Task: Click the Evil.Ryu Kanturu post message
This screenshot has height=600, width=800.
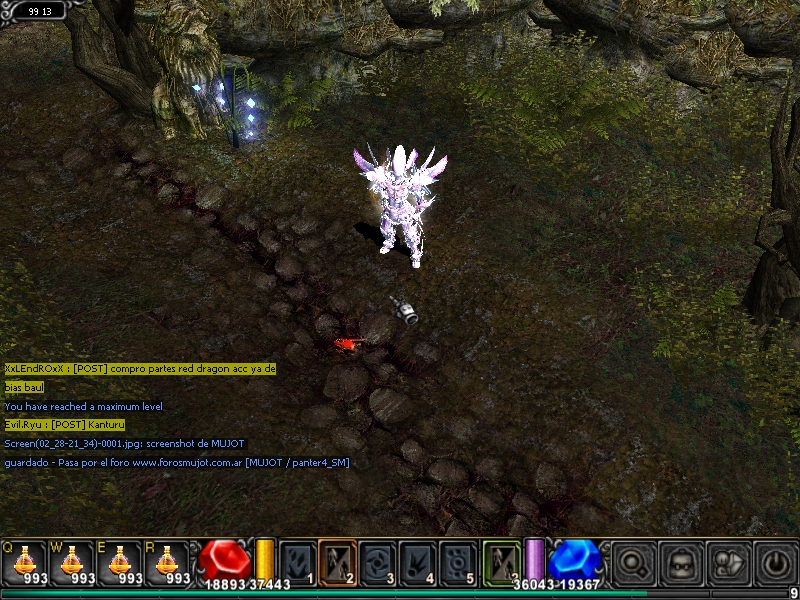Action: click(65, 425)
